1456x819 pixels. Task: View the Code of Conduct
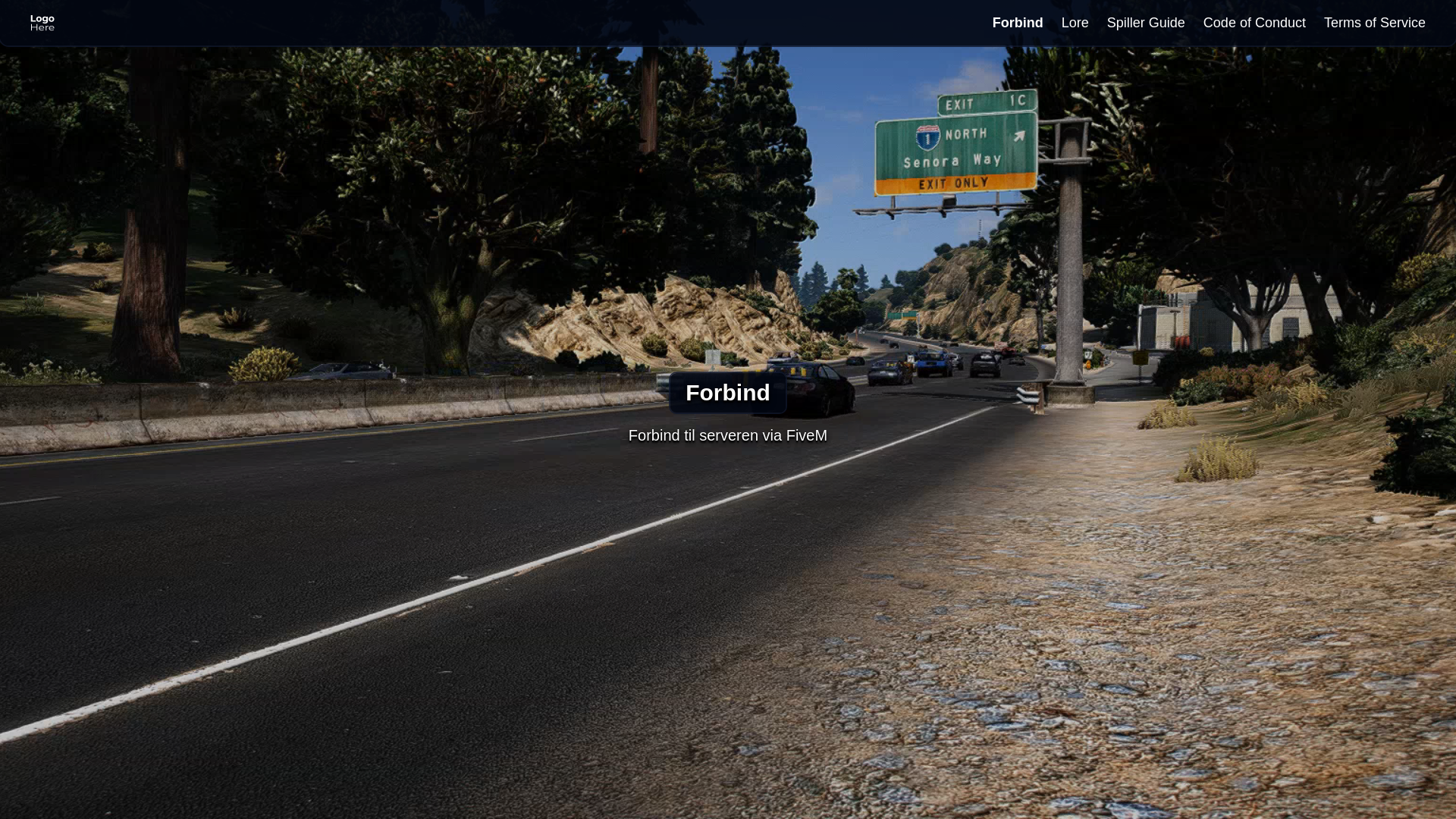pos(1254,23)
